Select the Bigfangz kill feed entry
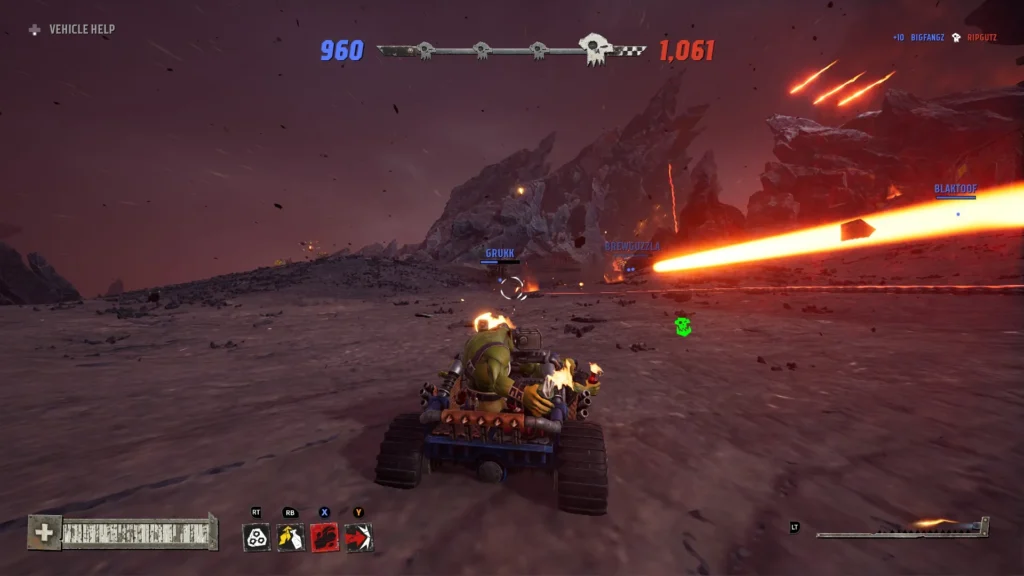The image size is (1024, 576). (927, 37)
